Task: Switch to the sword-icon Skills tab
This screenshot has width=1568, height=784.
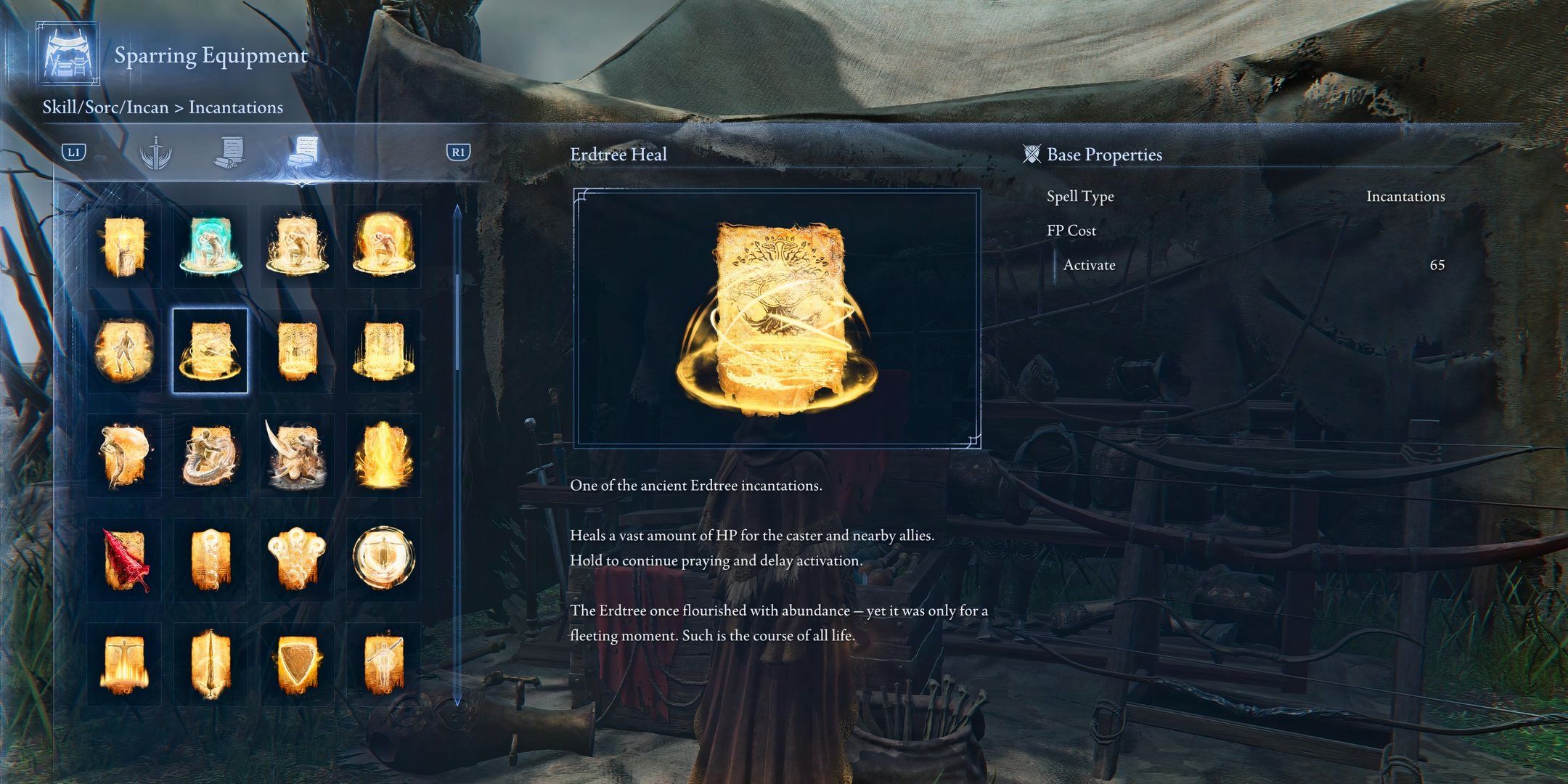Action: (x=156, y=152)
